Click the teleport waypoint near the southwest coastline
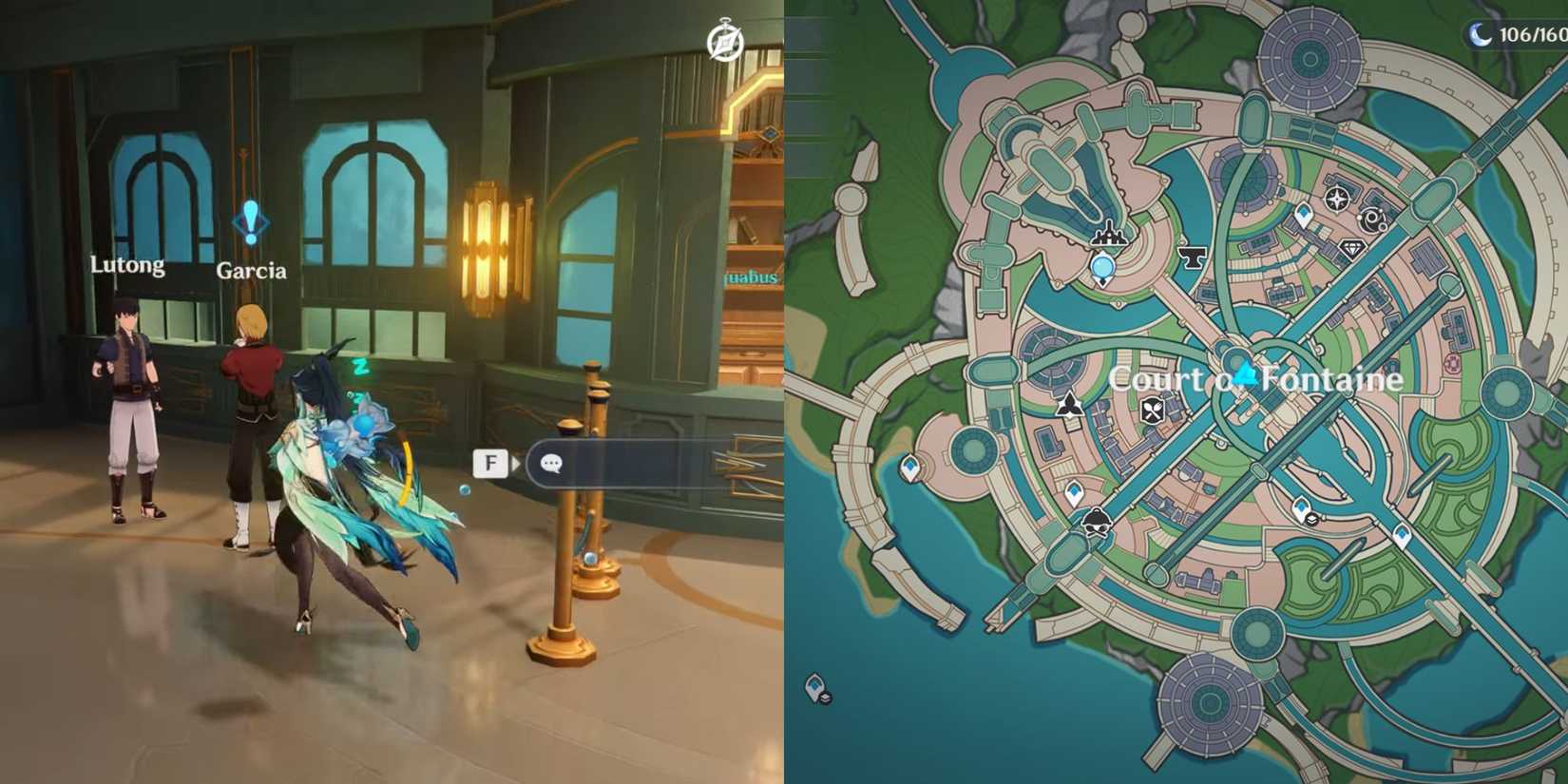Screen dimensions: 1568x784 click(910, 468)
